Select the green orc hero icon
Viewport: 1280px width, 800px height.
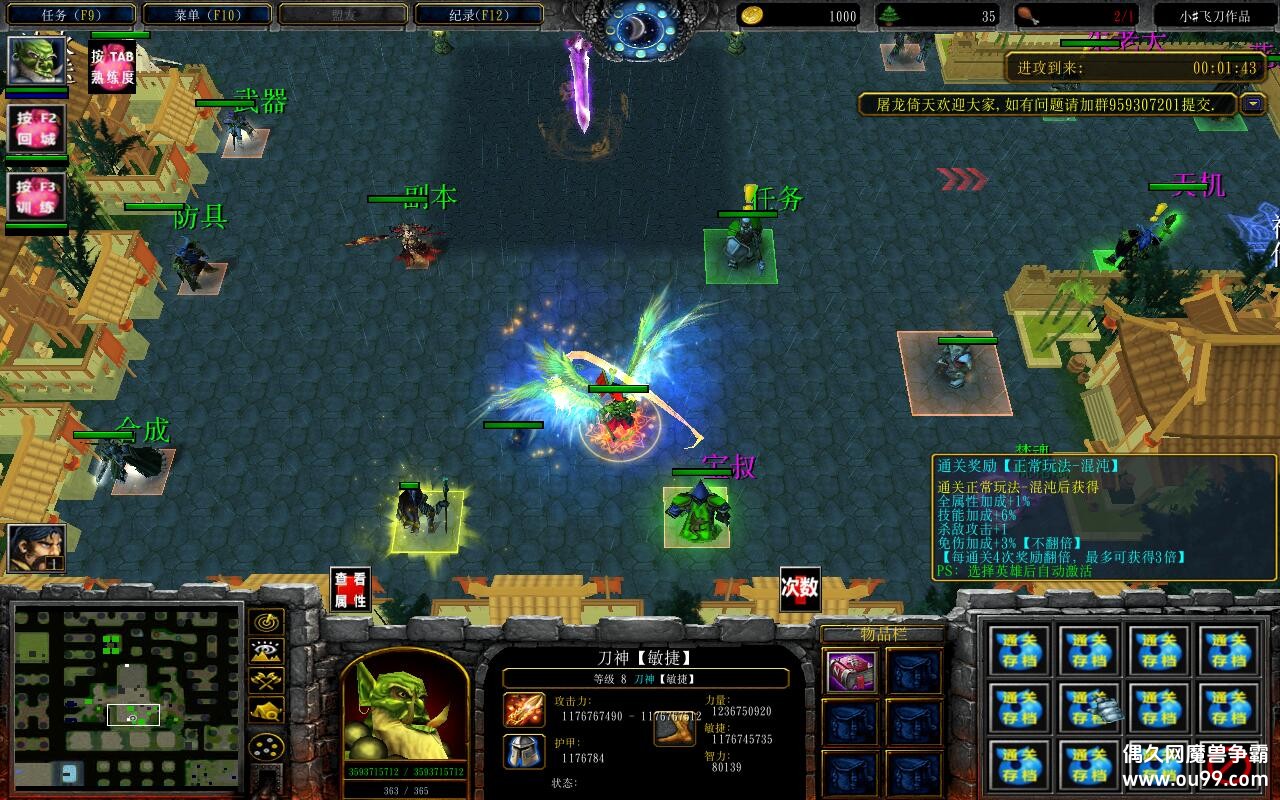[x=37, y=60]
